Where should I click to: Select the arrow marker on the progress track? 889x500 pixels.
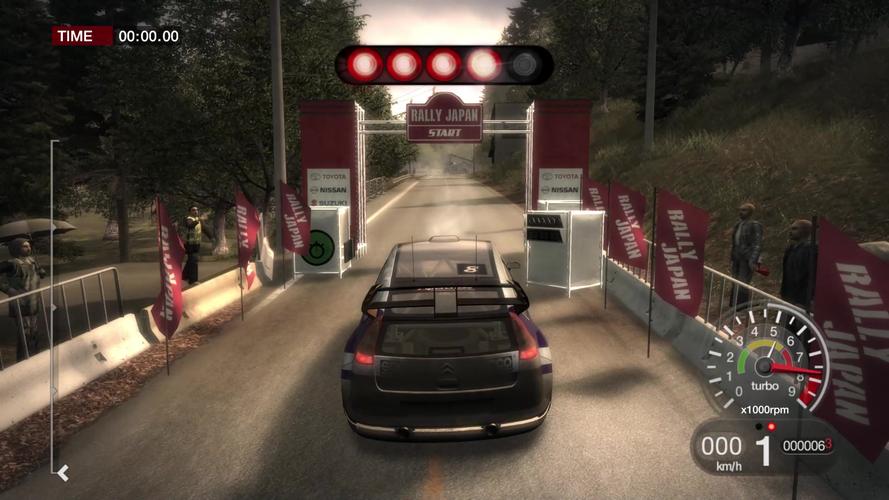pyautogui.click(x=63, y=472)
